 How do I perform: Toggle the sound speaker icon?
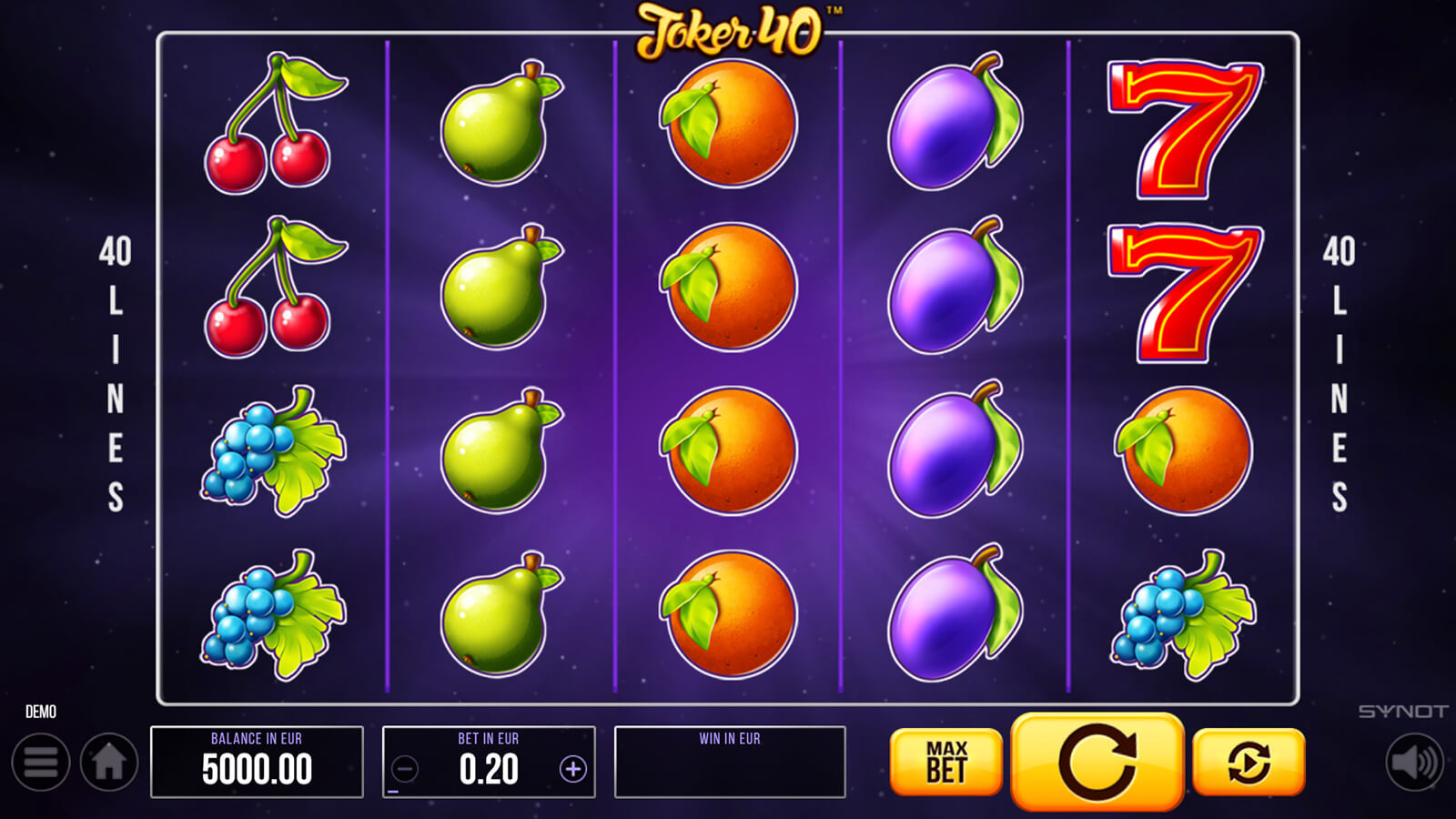coord(1414,763)
